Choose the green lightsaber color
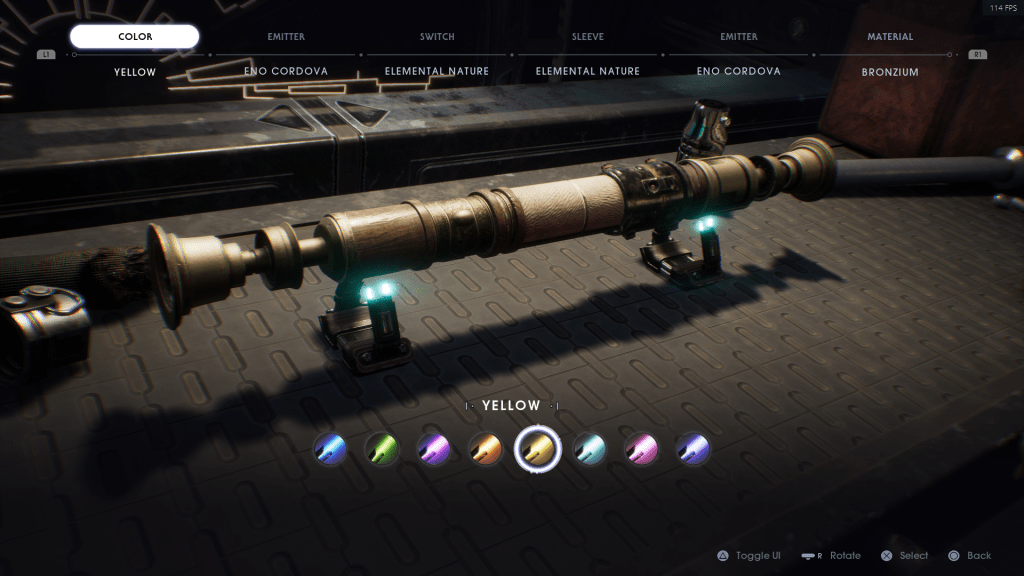1024x576 pixels. [381, 449]
